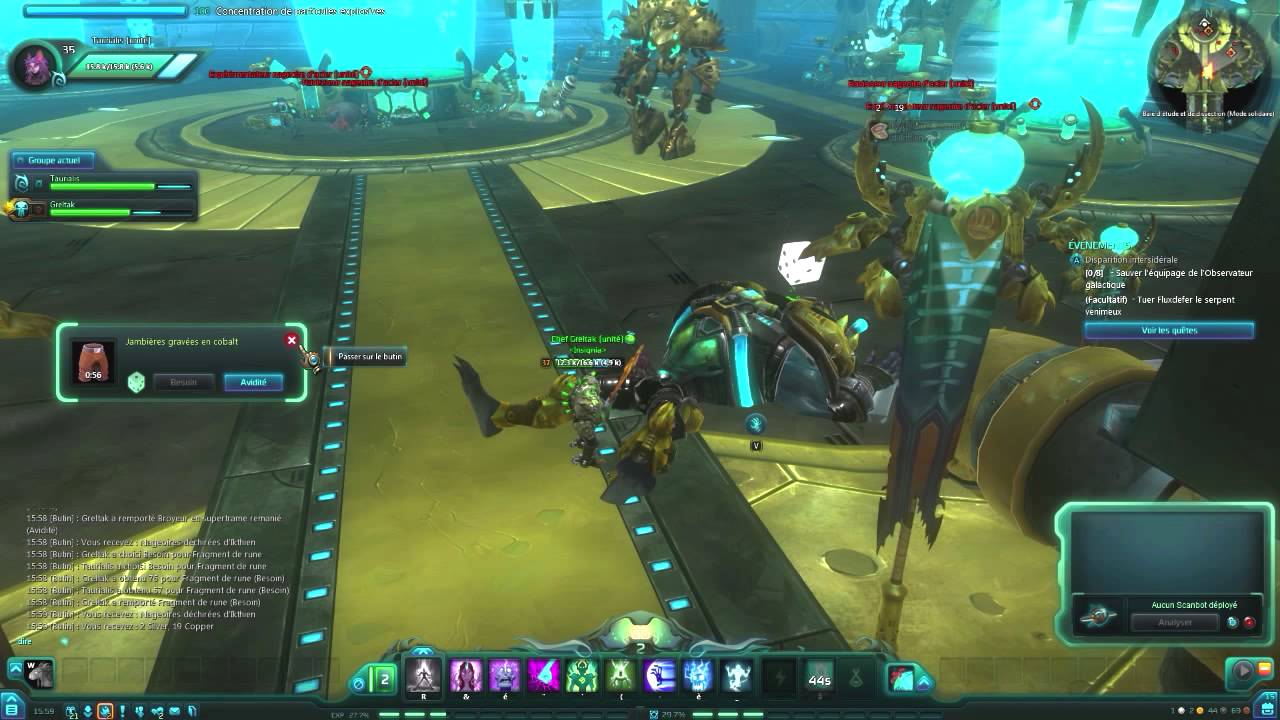The height and width of the screenshot is (720, 1280).
Task: Click the Groupe actuel header
Action: click(x=54, y=160)
